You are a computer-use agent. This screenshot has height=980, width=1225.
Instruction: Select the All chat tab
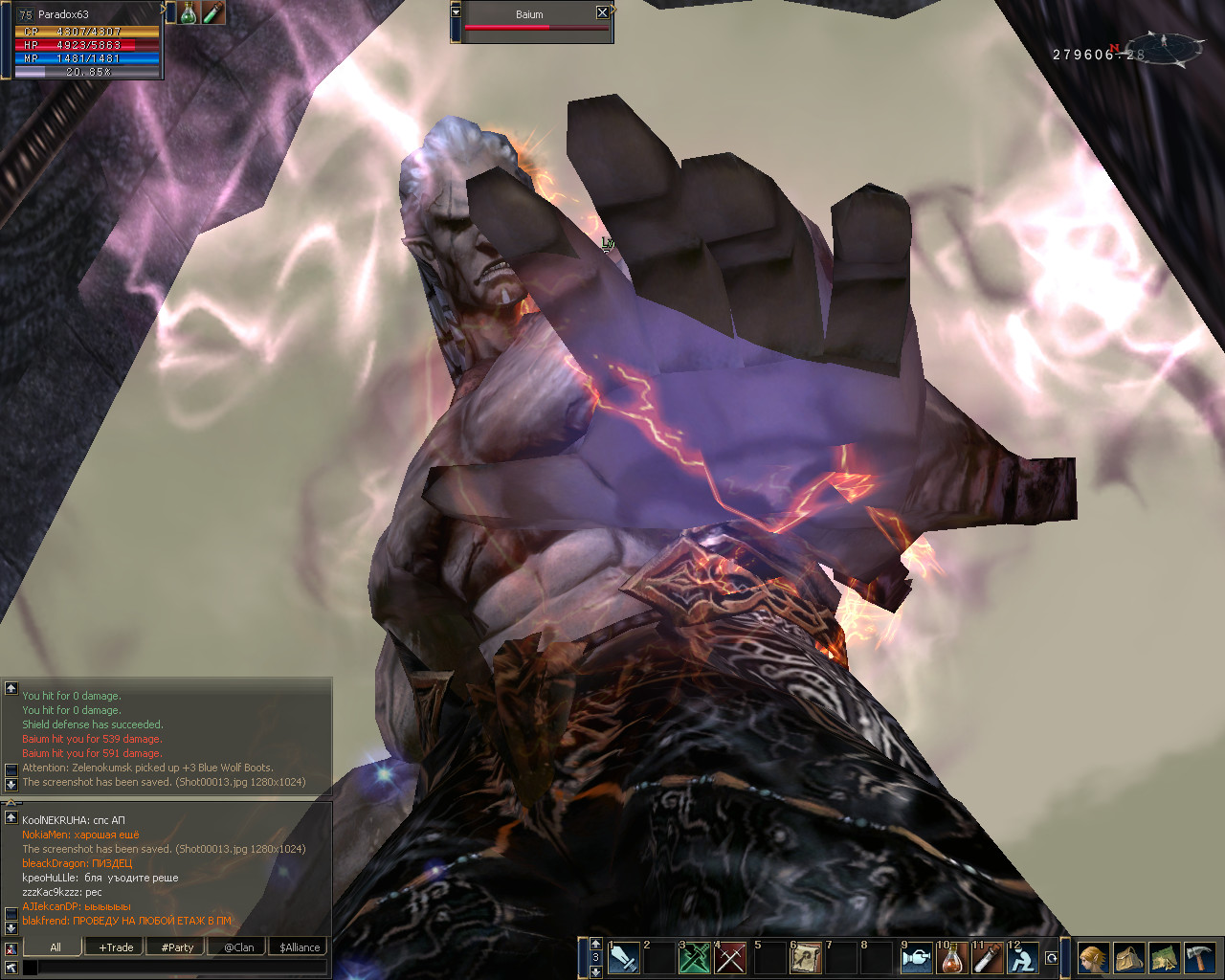pos(55,947)
